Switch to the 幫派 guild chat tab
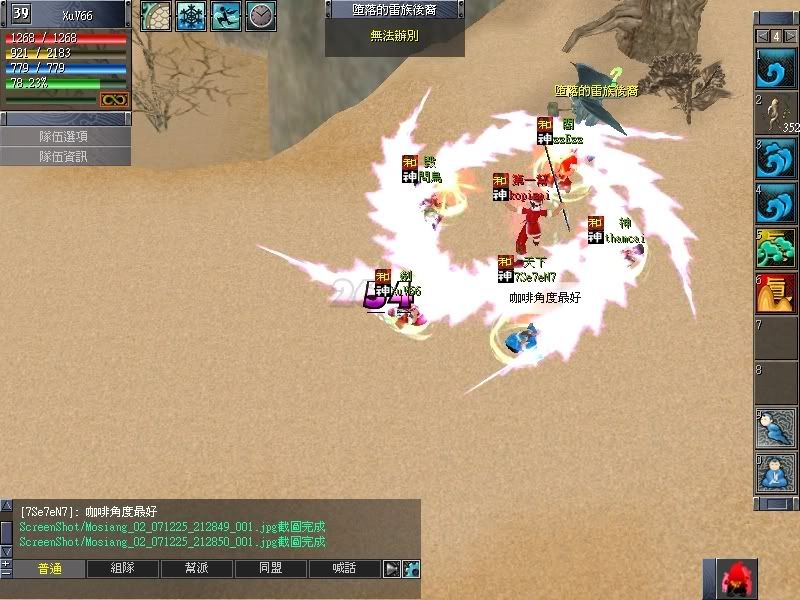This screenshot has height=600, width=800. click(x=197, y=569)
